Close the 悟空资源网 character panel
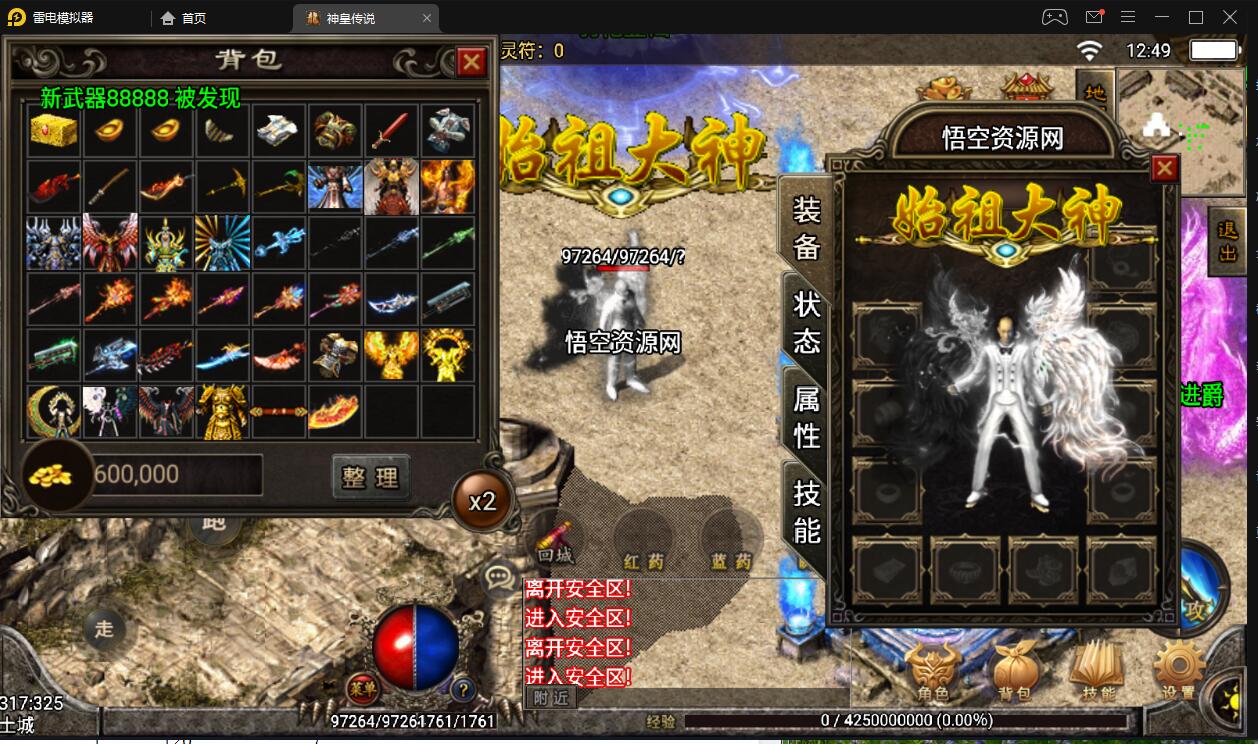 [x=1164, y=169]
